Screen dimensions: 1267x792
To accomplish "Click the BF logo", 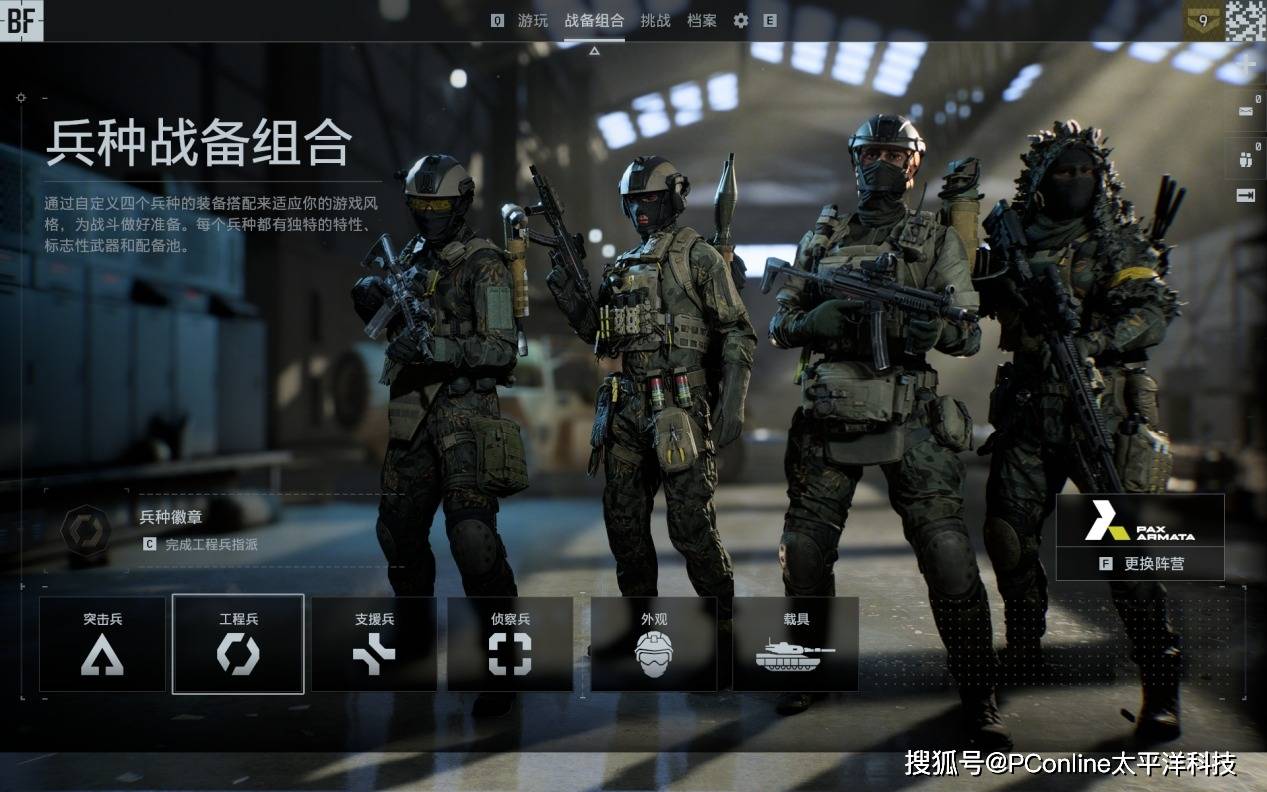I will coord(21,21).
